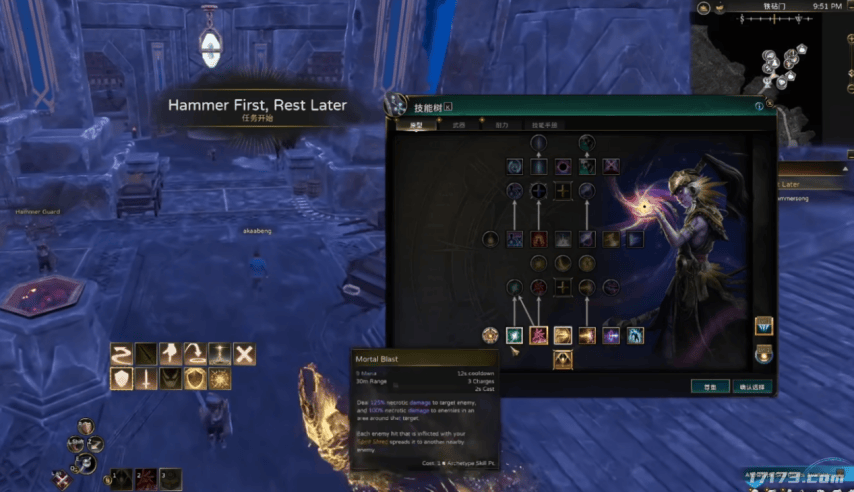Image resolution: width=854 pixels, height=492 pixels.
Task: Activate the sword action icon
Action: pos(146,378)
